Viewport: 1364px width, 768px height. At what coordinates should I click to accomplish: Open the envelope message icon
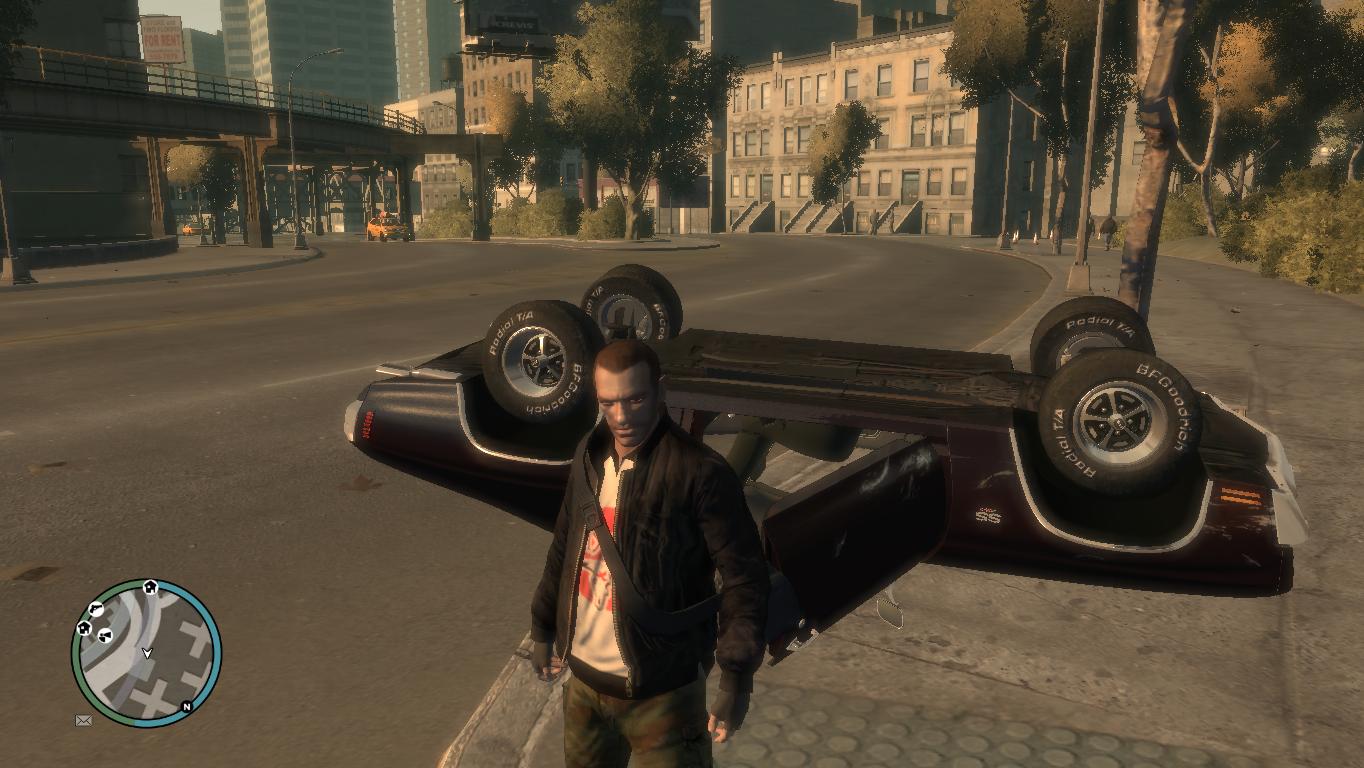(83, 720)
